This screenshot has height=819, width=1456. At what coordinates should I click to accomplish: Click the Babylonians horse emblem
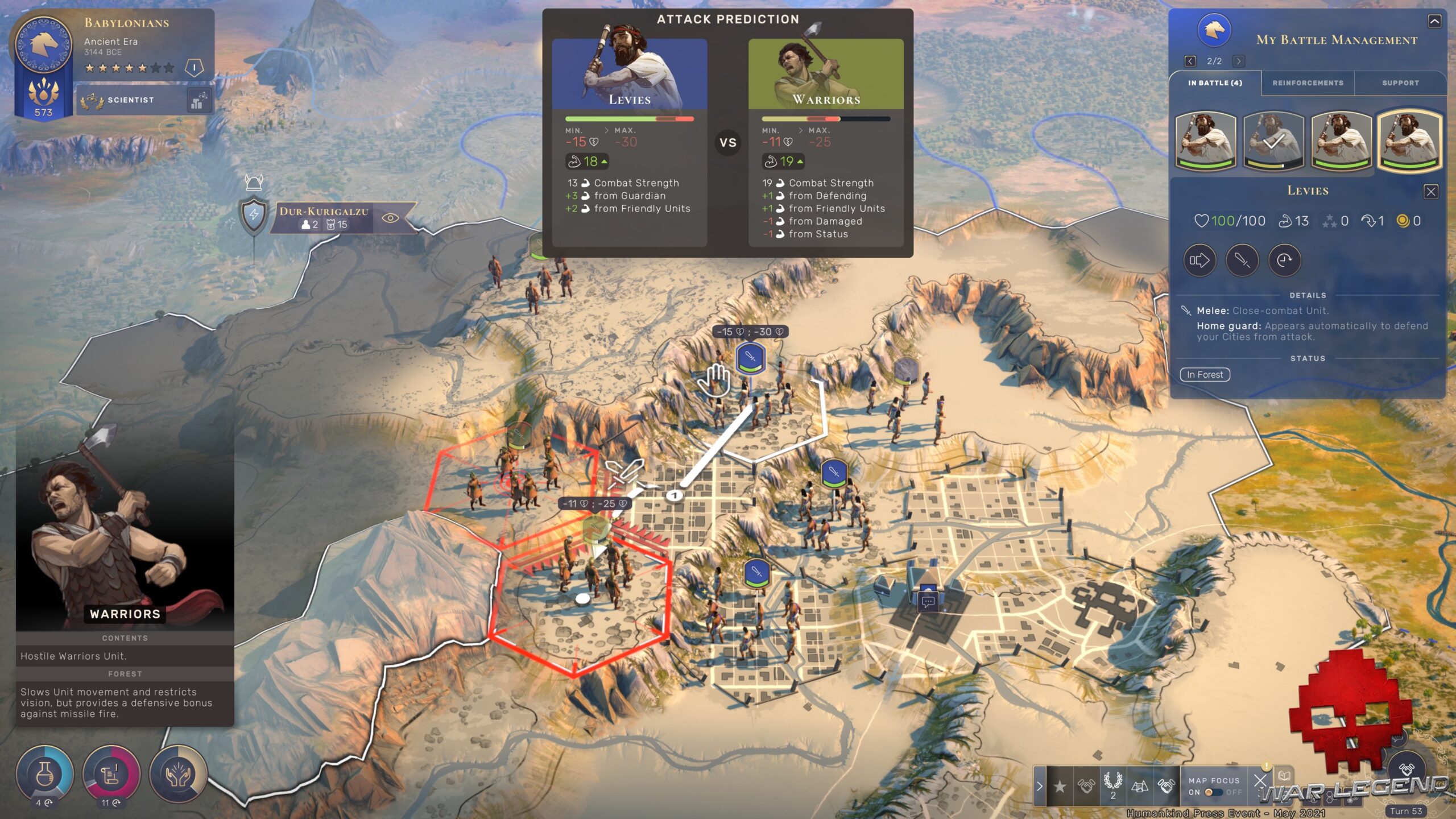pos(43,44)
